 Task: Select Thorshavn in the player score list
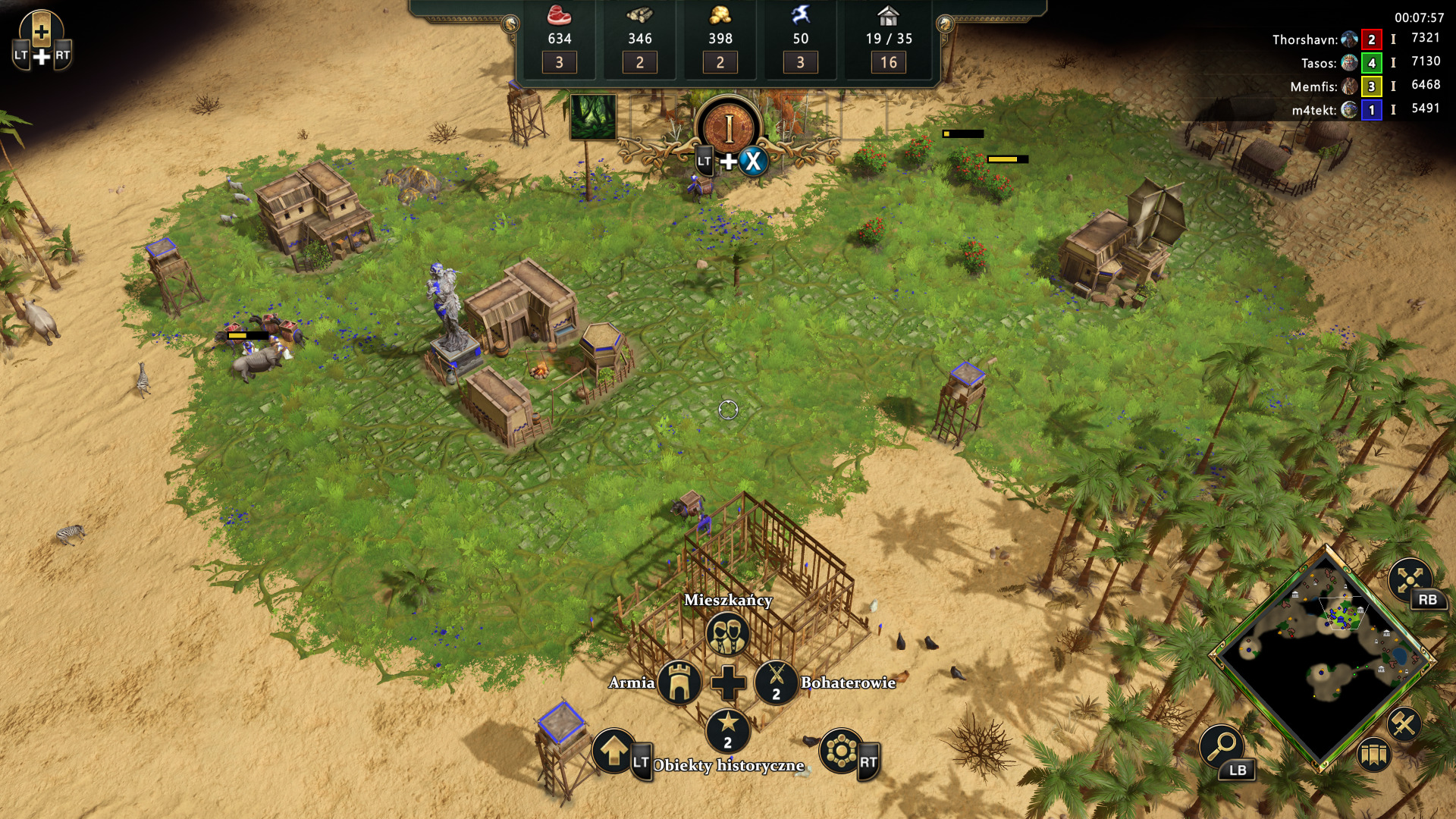(1304, 39)
